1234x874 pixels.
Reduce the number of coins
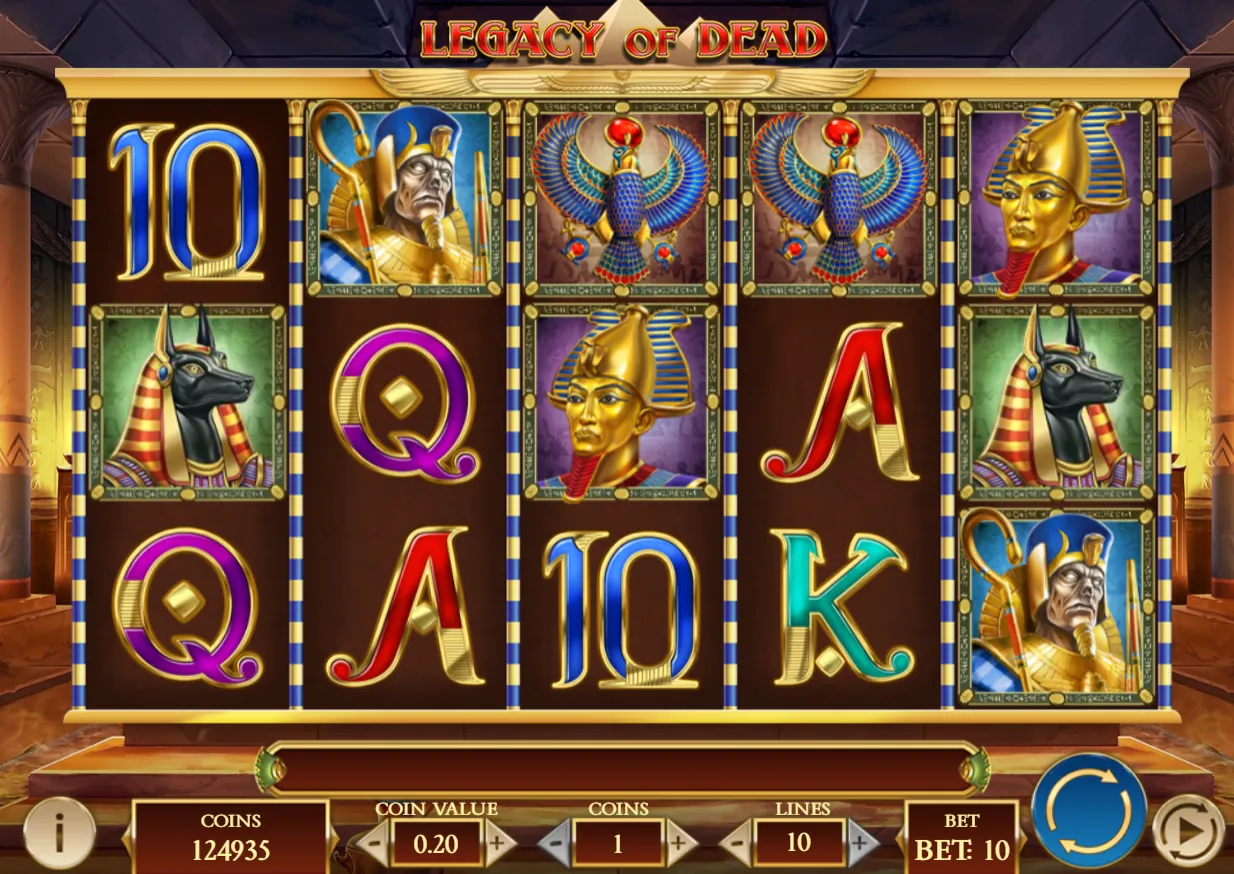[555, 844]
